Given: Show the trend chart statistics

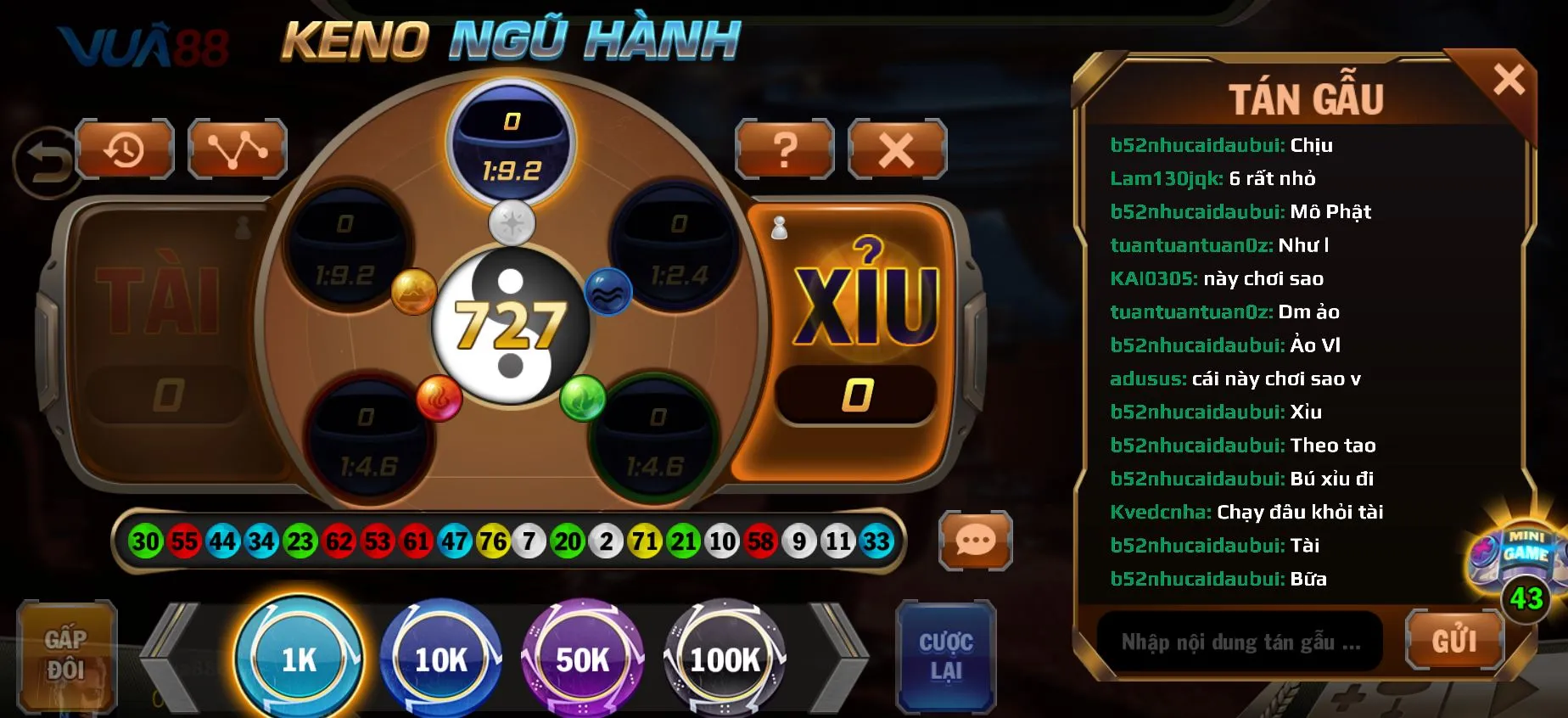Looking at the screenshot, I should pyautogui.click(x=238, y=150).
